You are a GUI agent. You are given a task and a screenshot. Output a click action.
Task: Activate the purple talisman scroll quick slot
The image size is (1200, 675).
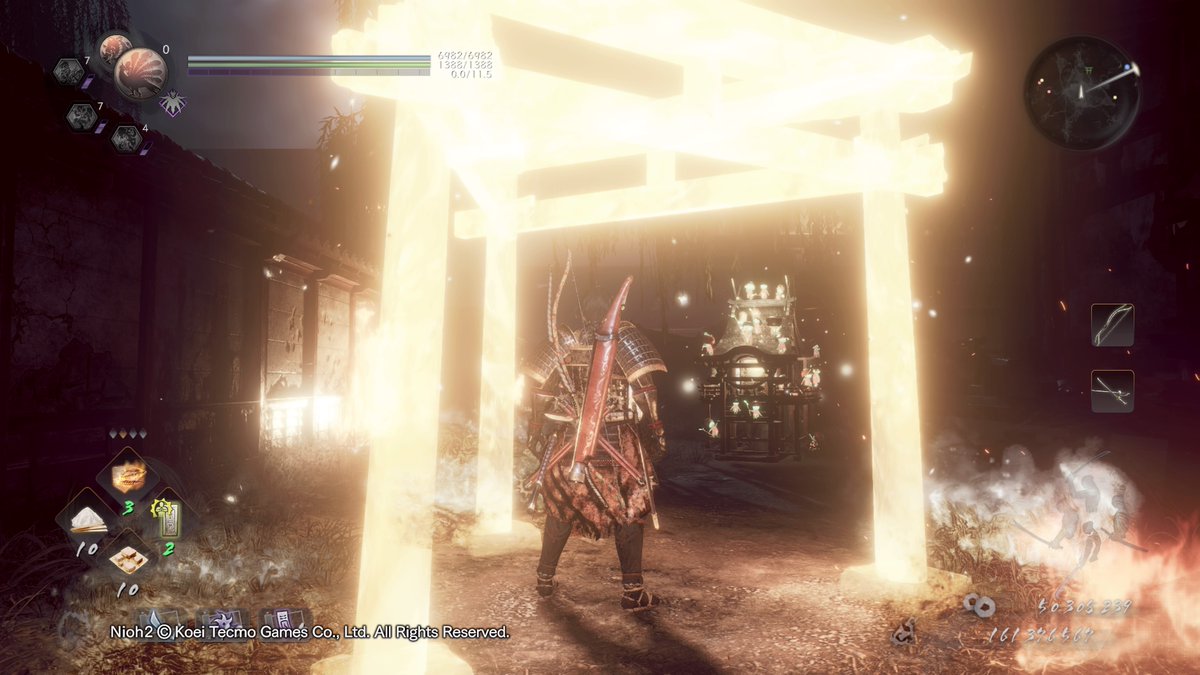[x=283, y=620]
